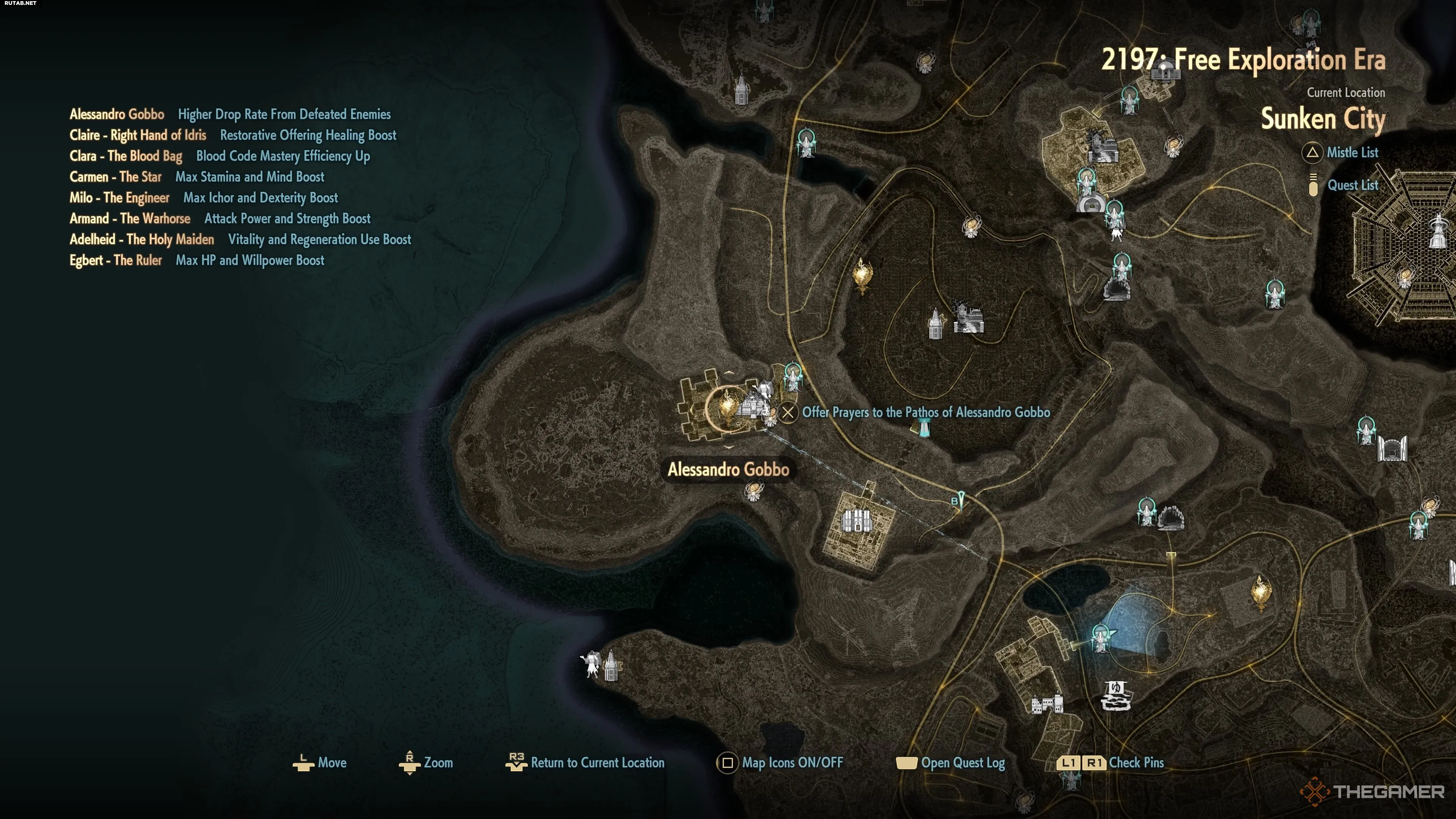Select the pillared building icon in the walled compound

[x=857, y=520]
